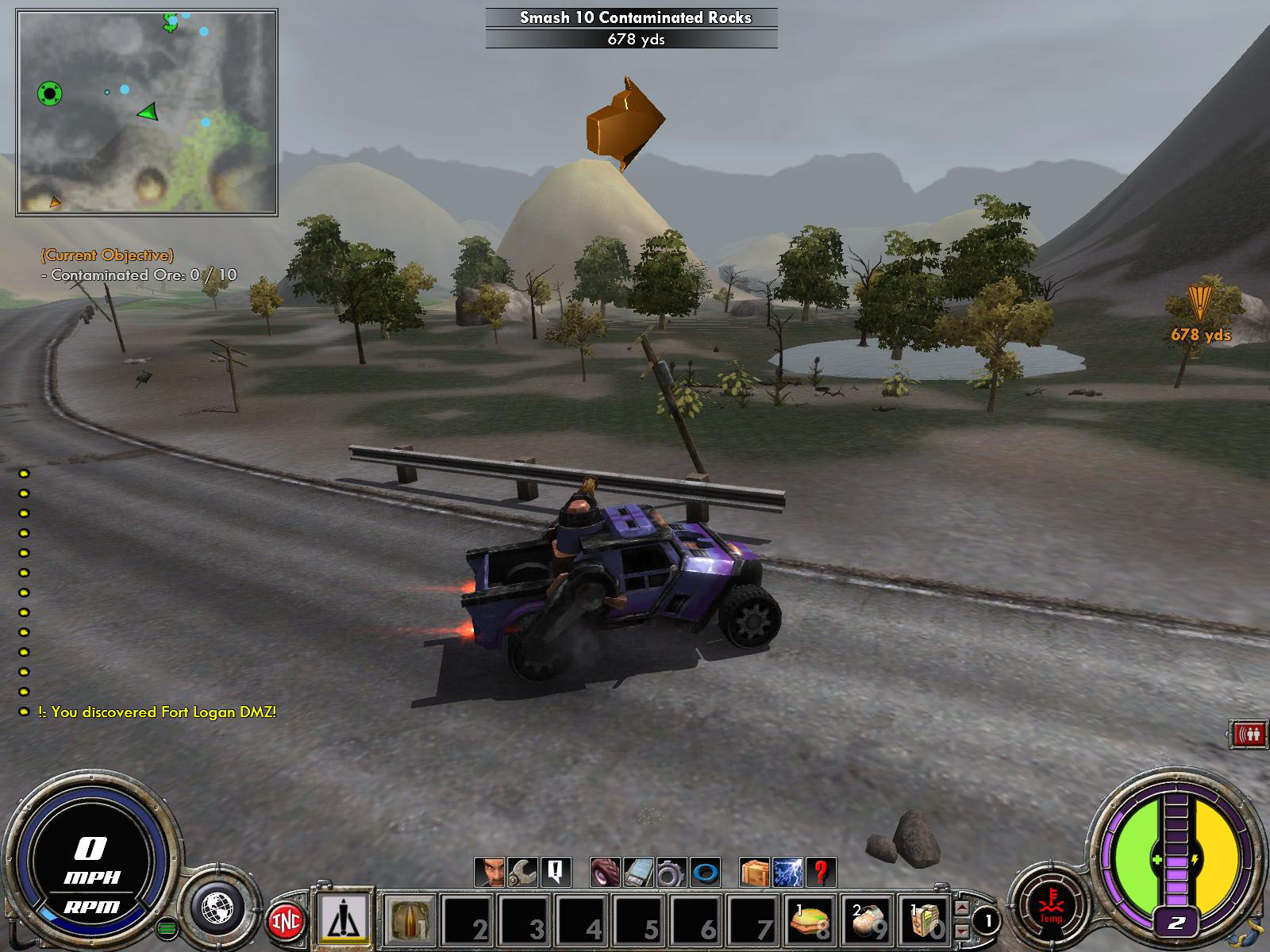Toggle the red two-people social button
Image resolution: width=1270 pixels, height=952 pixels.
(x=1247, y=735)
